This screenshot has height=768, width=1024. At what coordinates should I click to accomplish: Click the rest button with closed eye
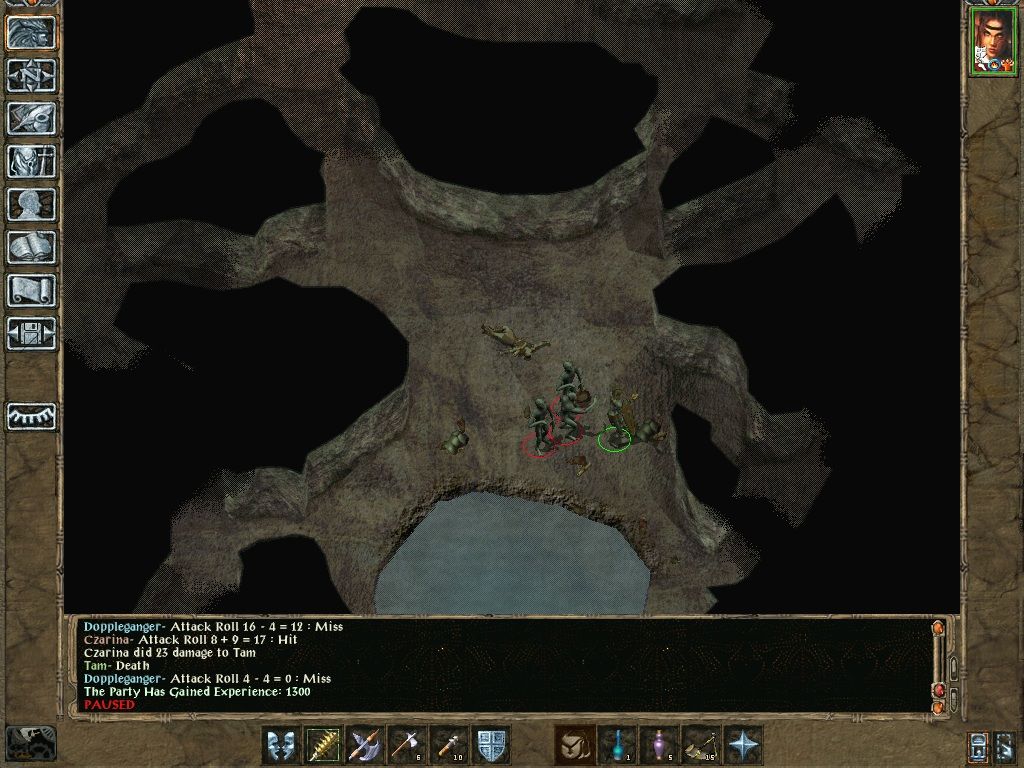tap(31, 416)
